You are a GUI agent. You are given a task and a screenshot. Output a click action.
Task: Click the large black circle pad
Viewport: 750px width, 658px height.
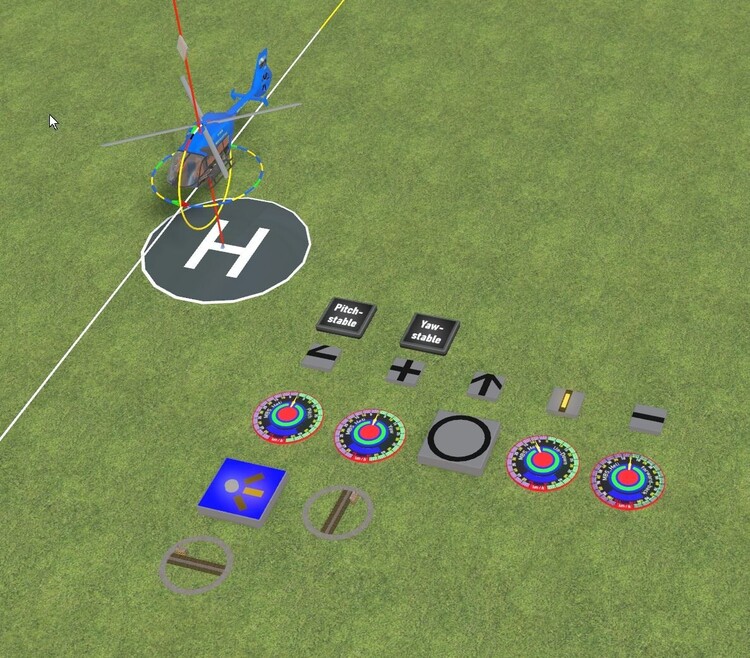coord(462,439)
